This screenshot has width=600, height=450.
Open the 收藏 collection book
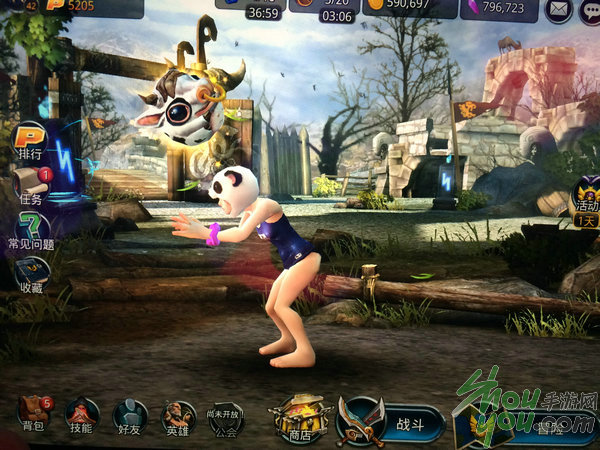tap(31, 272)
